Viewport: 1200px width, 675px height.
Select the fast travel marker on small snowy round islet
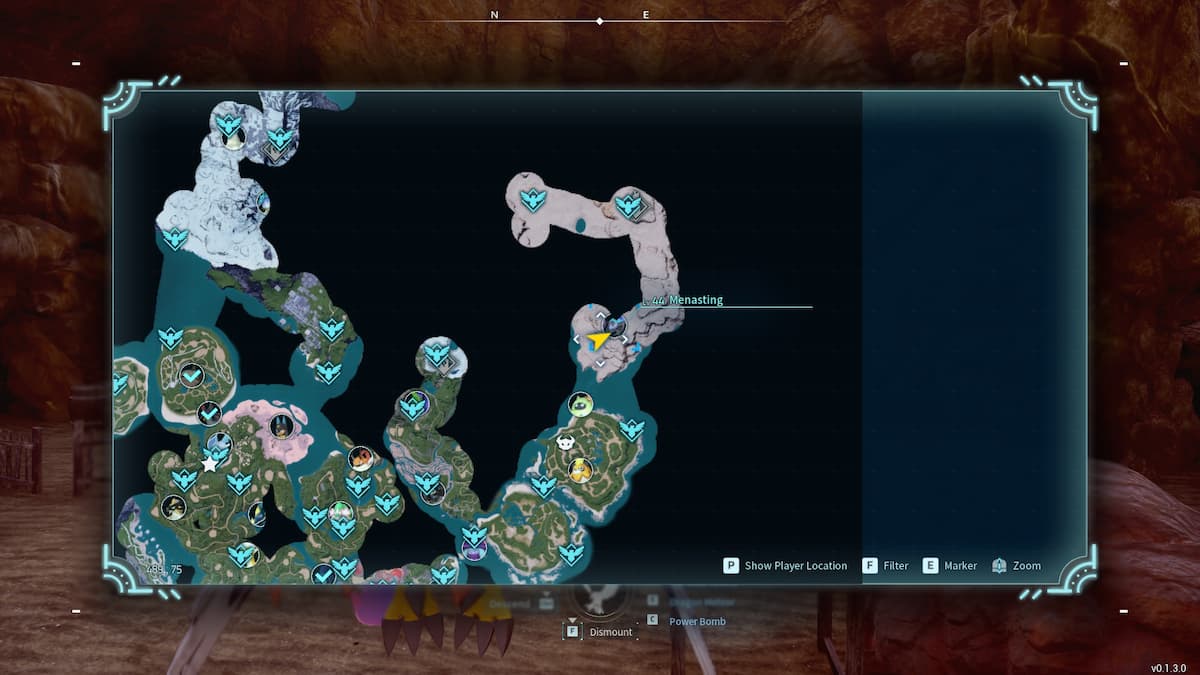pos(437,353)
